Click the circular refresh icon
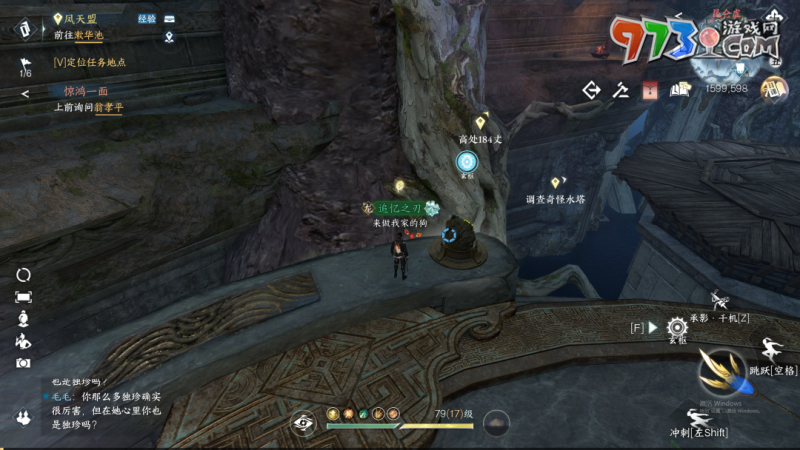 click(x=23, y=275)
